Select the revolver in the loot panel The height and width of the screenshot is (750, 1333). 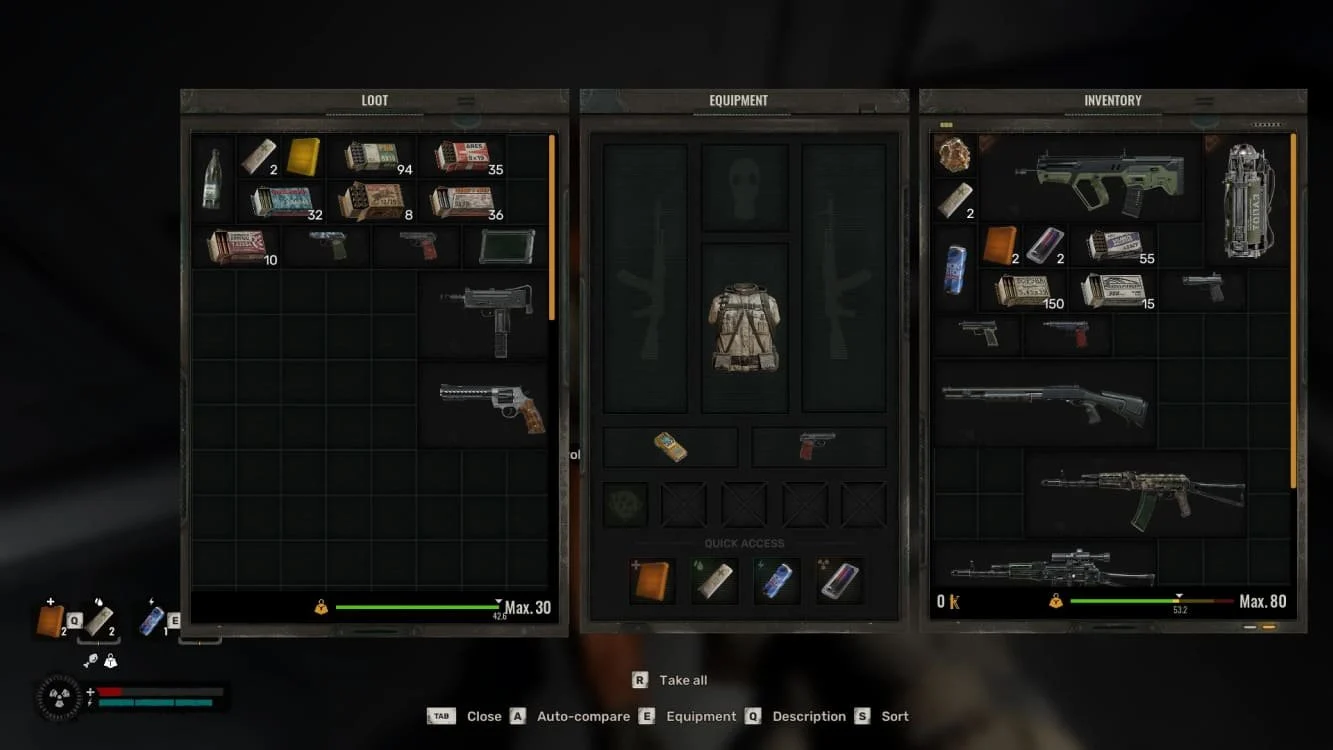coord(493,403)
